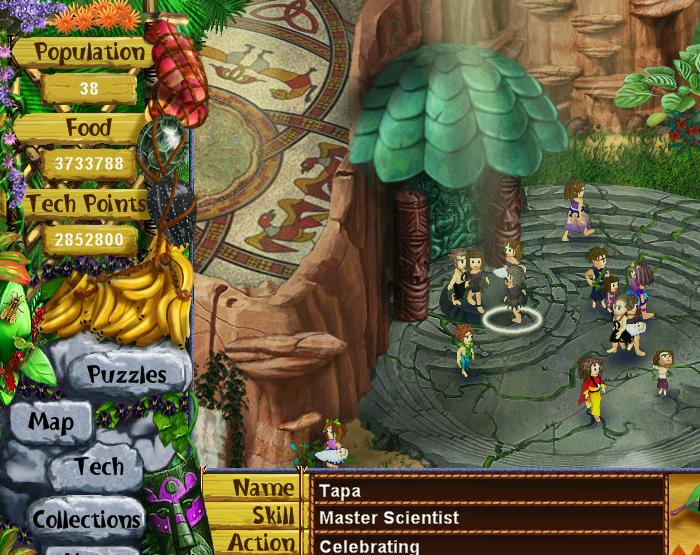
Task: Open the Puzzles screen
Action: tap(127, 375)
